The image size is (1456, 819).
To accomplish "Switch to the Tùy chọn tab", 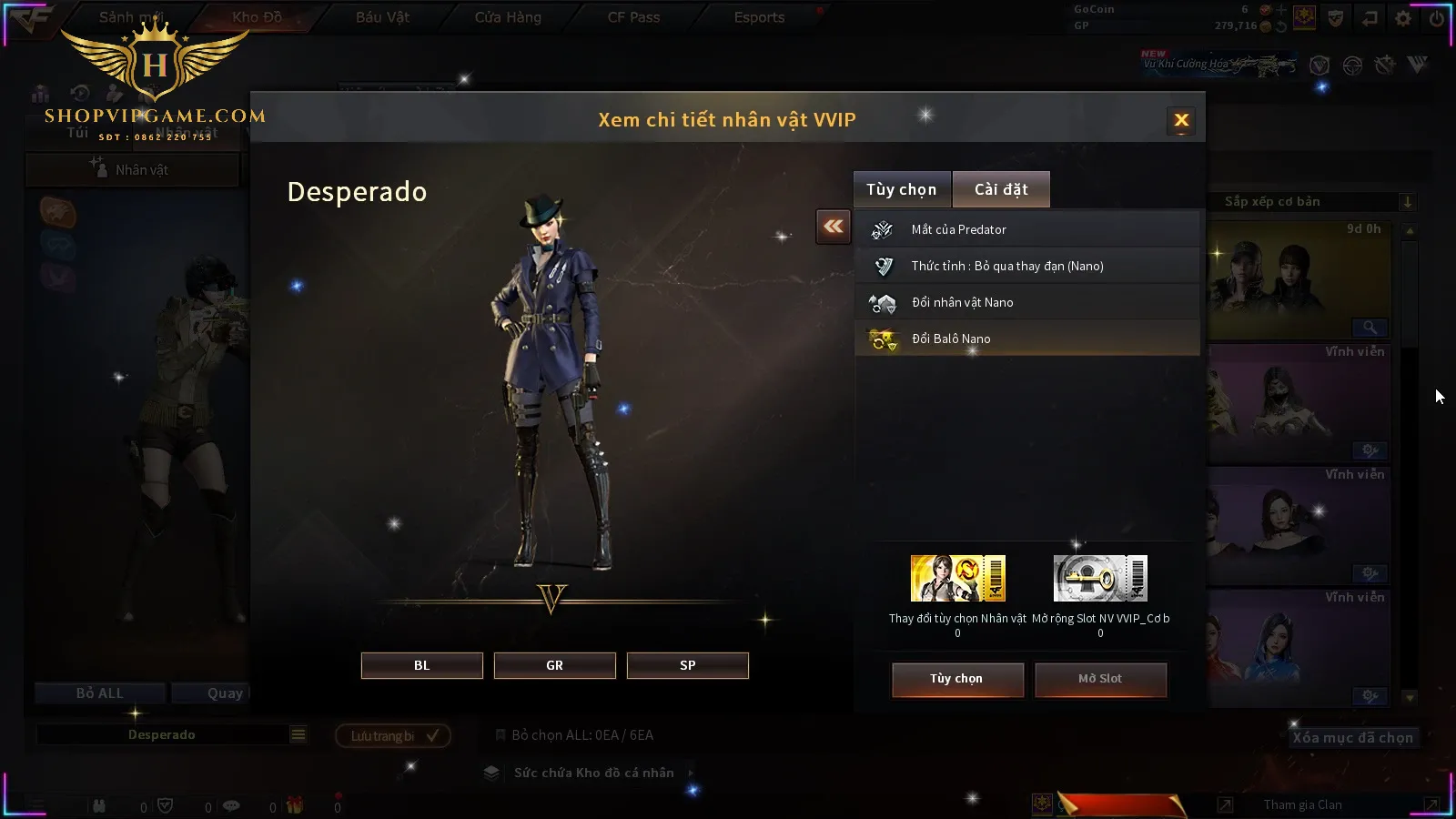I will 901,189.
